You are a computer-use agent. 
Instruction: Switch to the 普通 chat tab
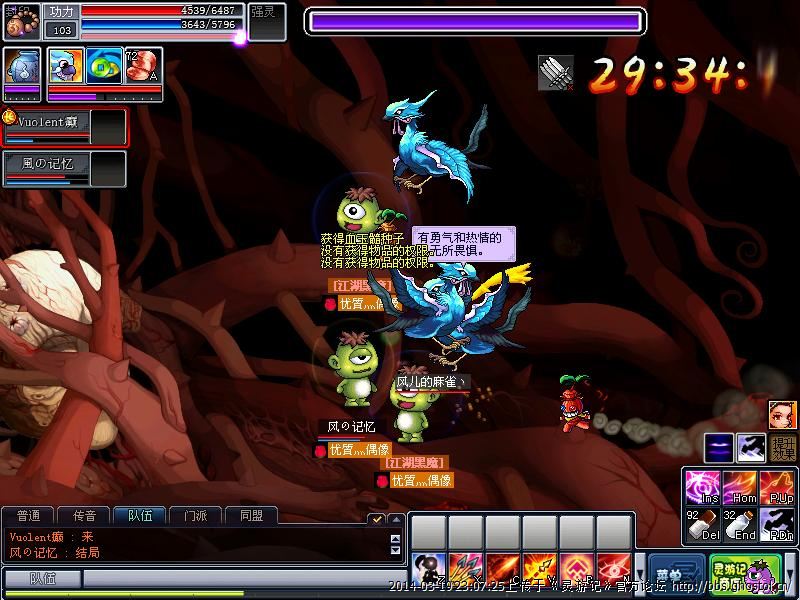(x=29, y=516)
